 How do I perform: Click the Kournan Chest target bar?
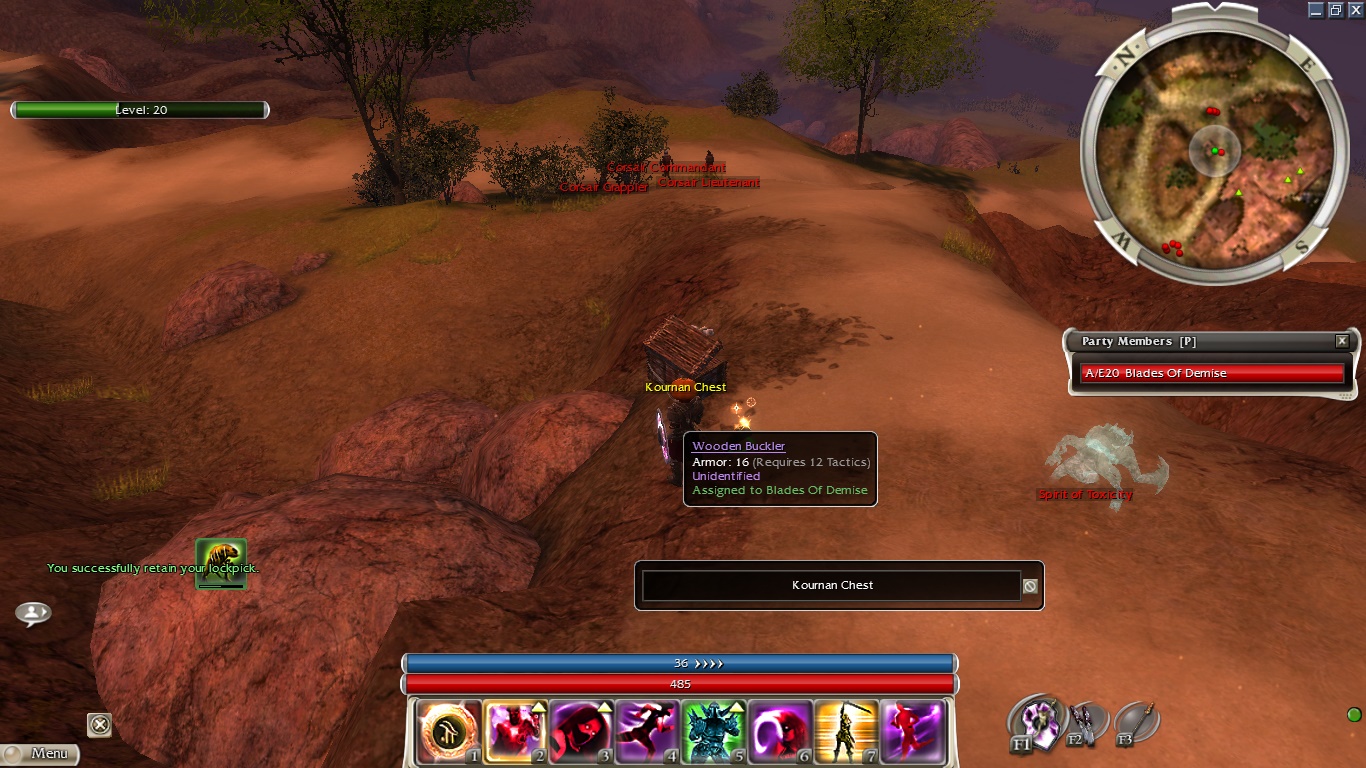pos(832,586)
